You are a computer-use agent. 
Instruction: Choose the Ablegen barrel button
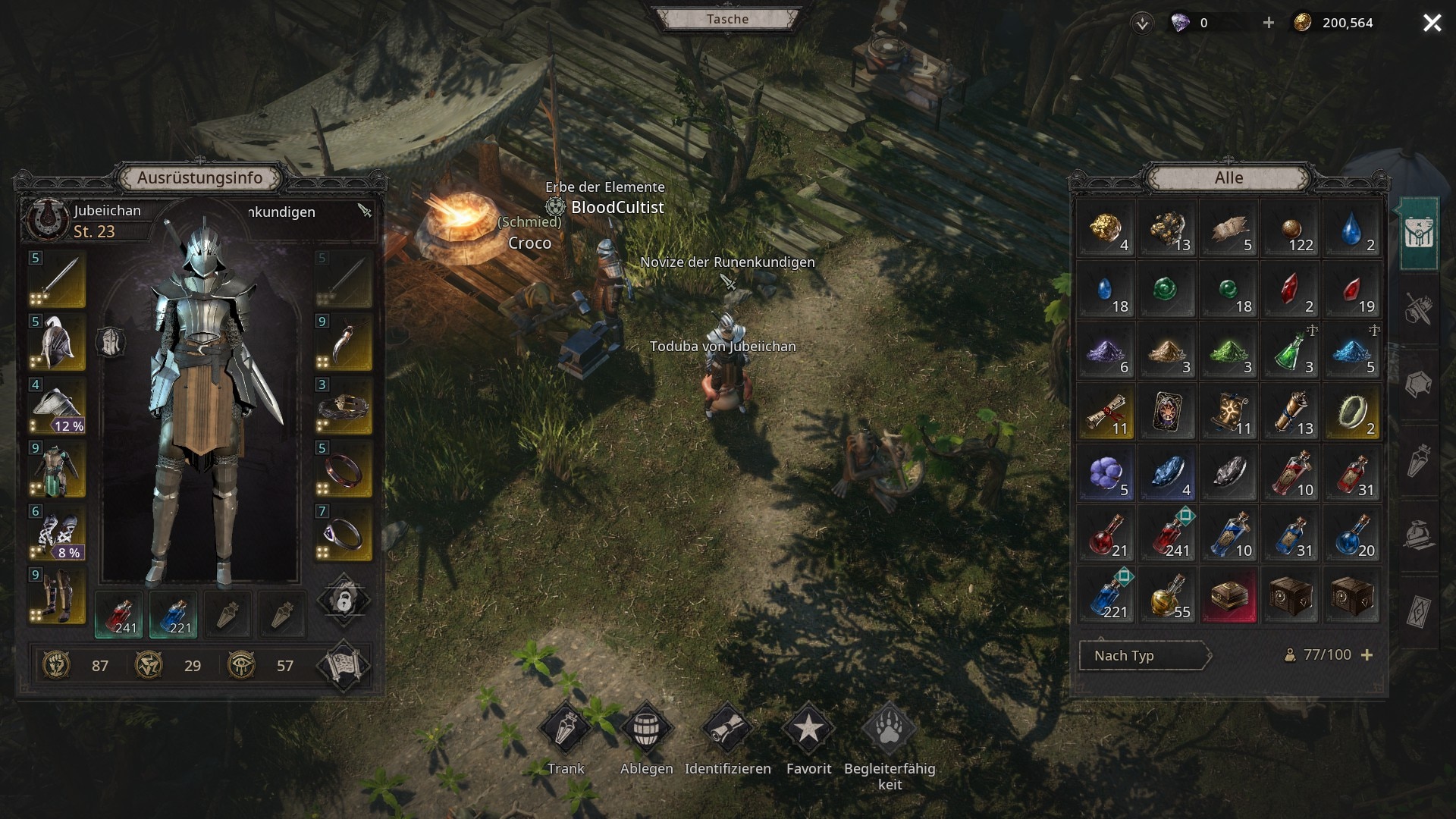point(646,730)
